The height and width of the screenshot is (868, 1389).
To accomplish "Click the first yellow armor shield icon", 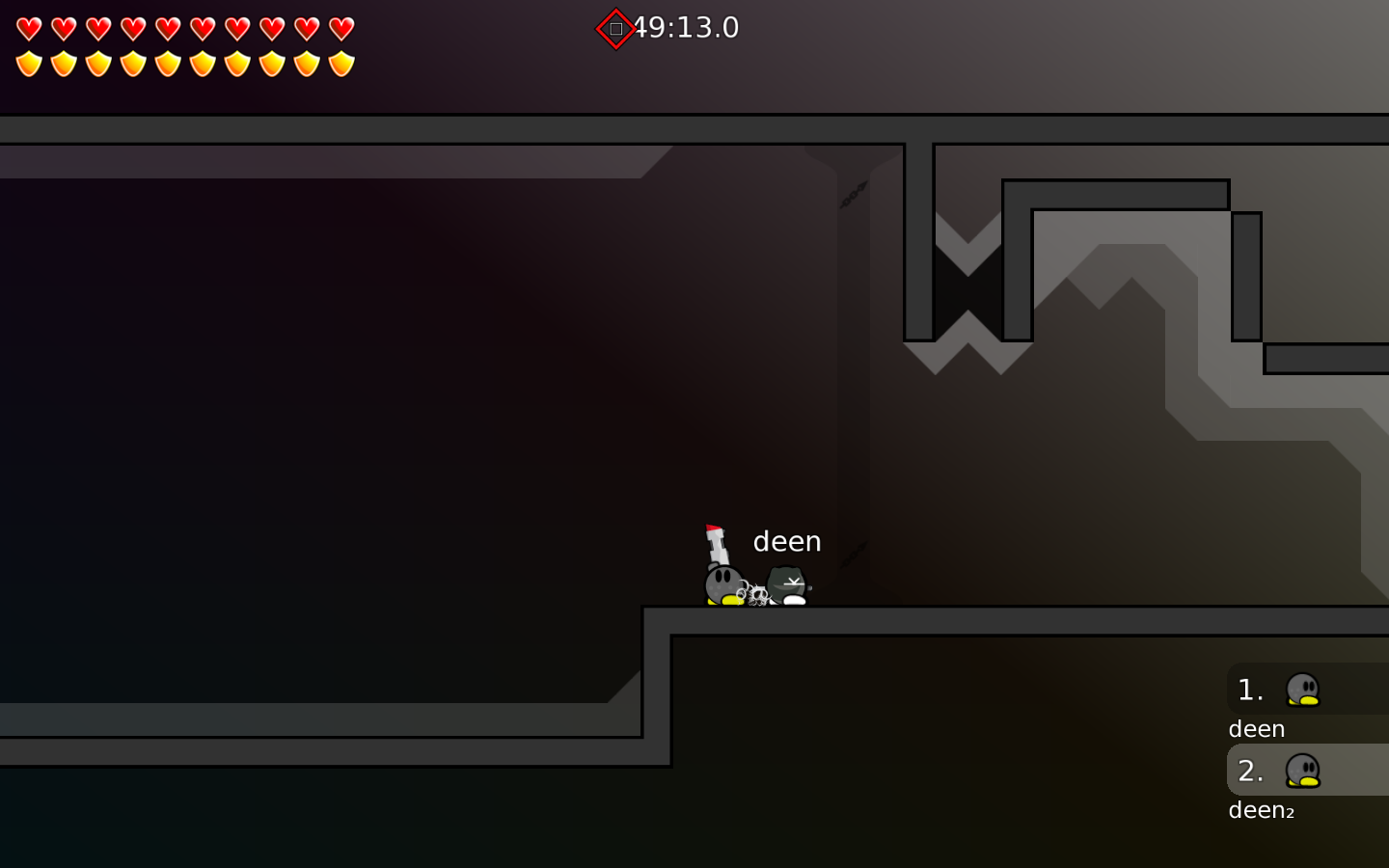I will click(29, 62).
